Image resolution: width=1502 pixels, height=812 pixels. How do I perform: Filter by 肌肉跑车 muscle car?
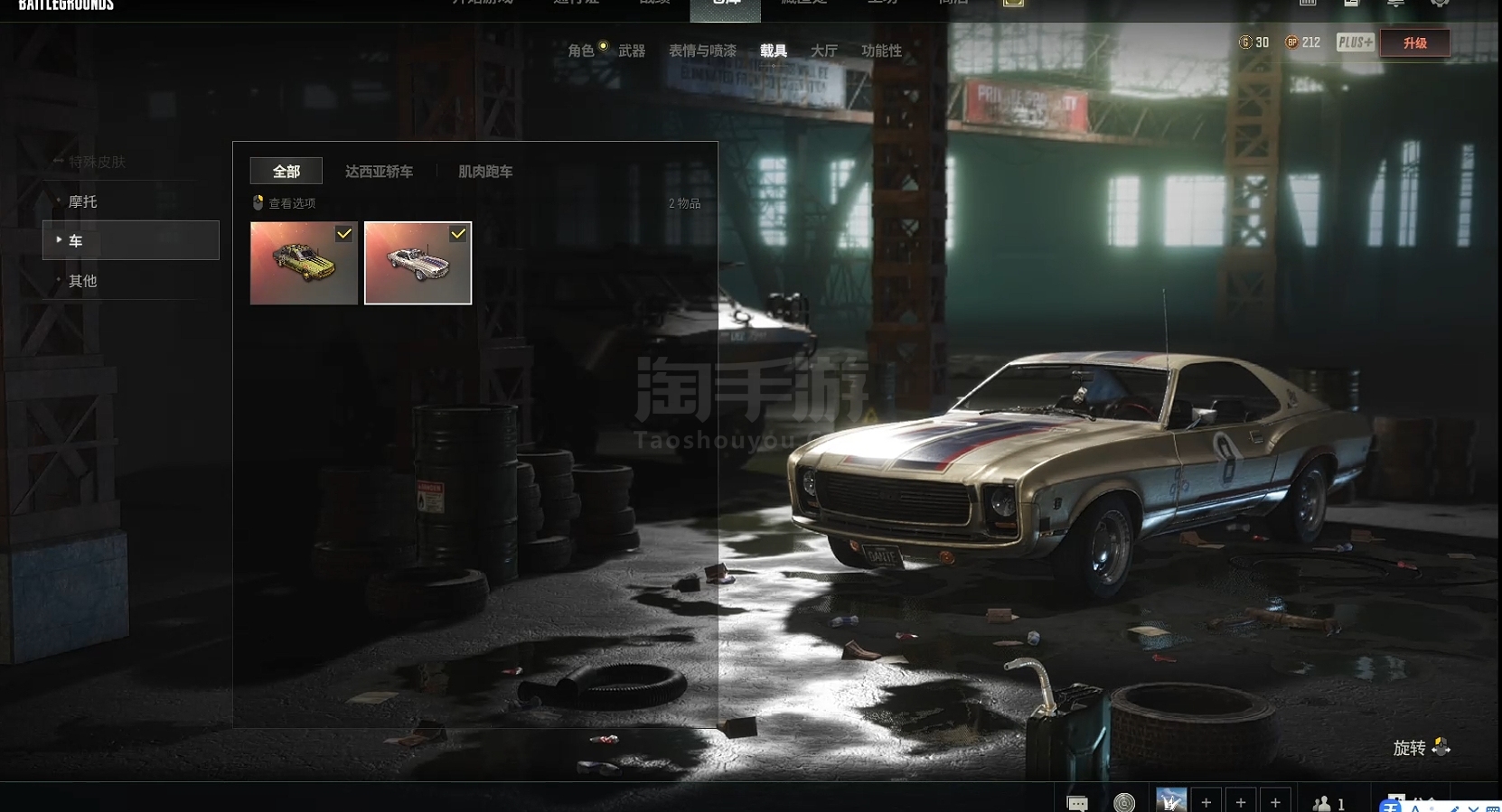(x=485, y=171)
